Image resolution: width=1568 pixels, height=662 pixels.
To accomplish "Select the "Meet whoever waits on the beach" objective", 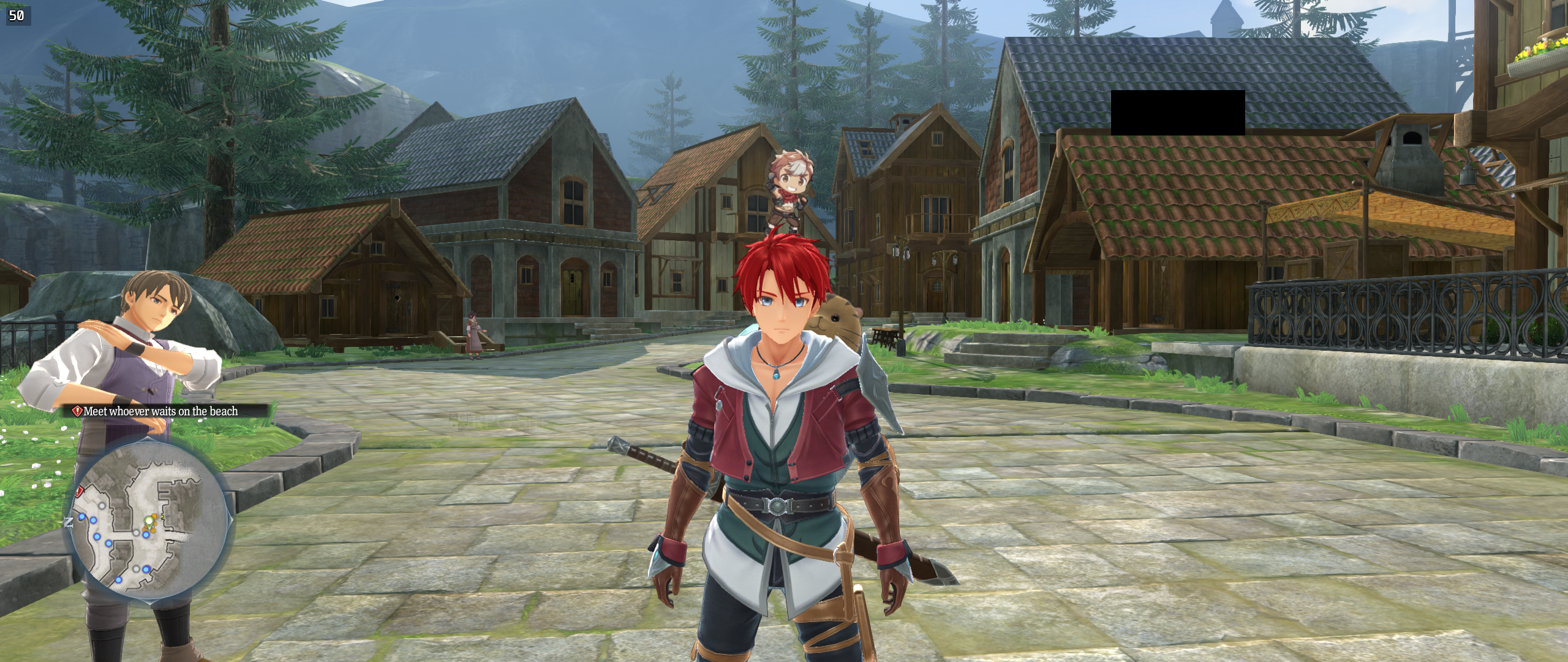I will click(160, 411).
